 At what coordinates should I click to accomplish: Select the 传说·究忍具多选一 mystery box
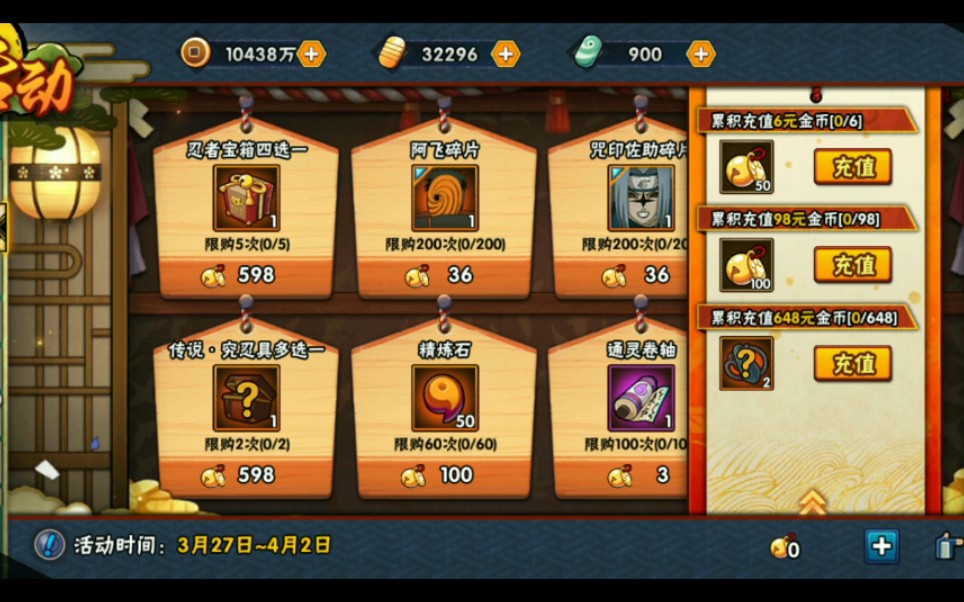(x=246, y=397)
